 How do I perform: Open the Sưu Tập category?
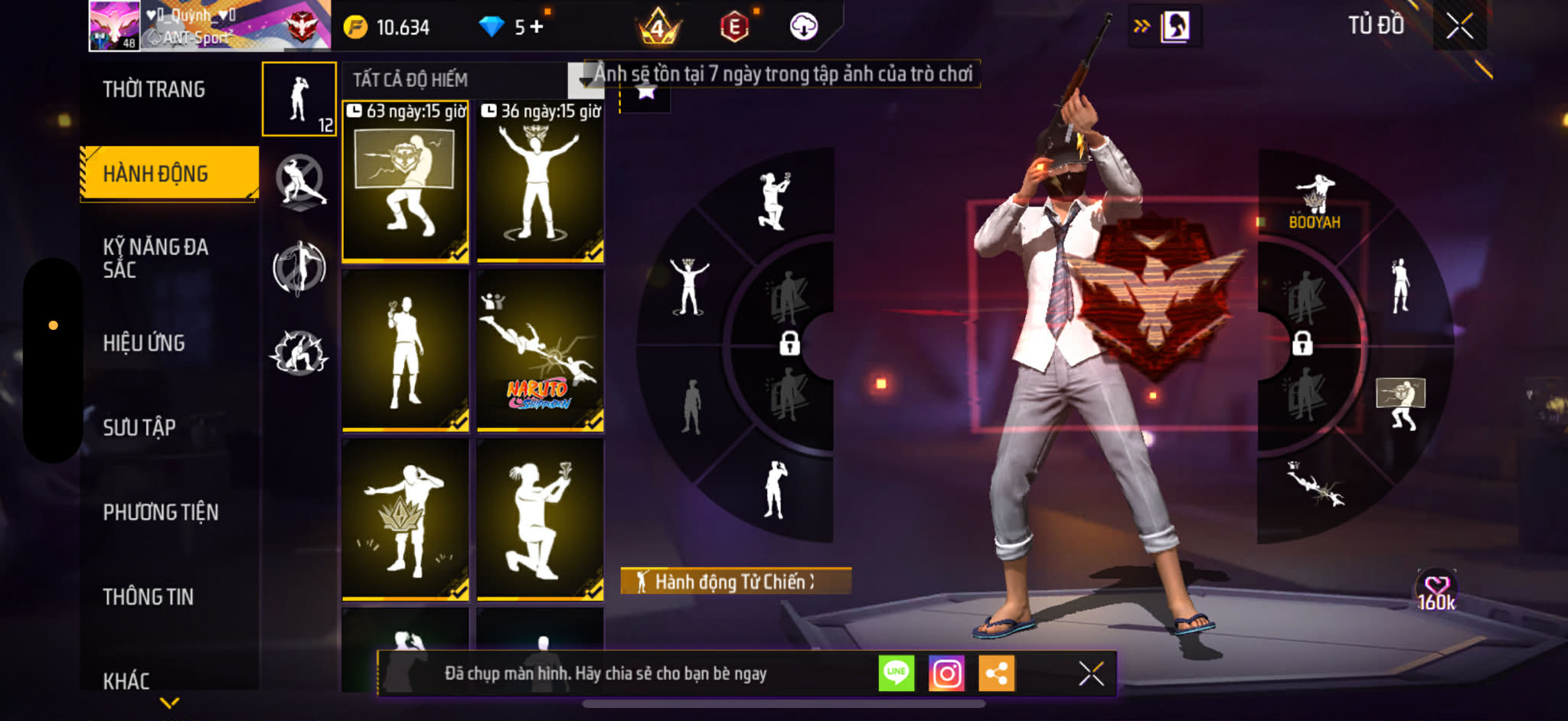tap(139, 427)
